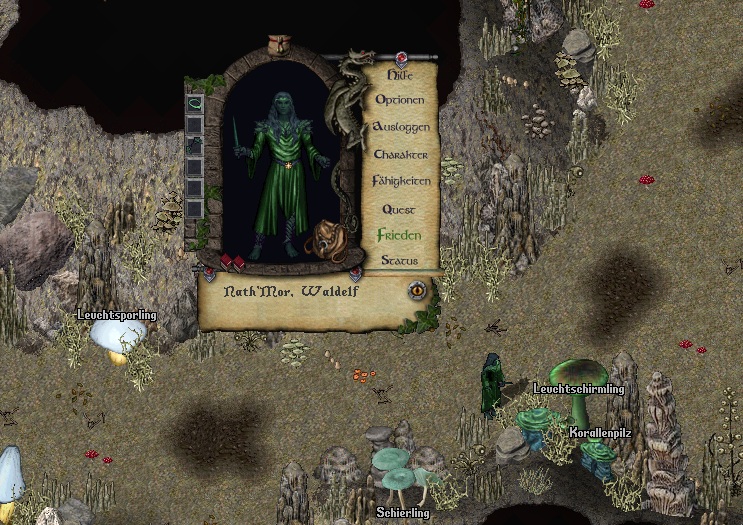The height and width of the screenshot is (525, 743).
Task: Toggle the Frieden peace mode
Action: click(x=399, y=235)
